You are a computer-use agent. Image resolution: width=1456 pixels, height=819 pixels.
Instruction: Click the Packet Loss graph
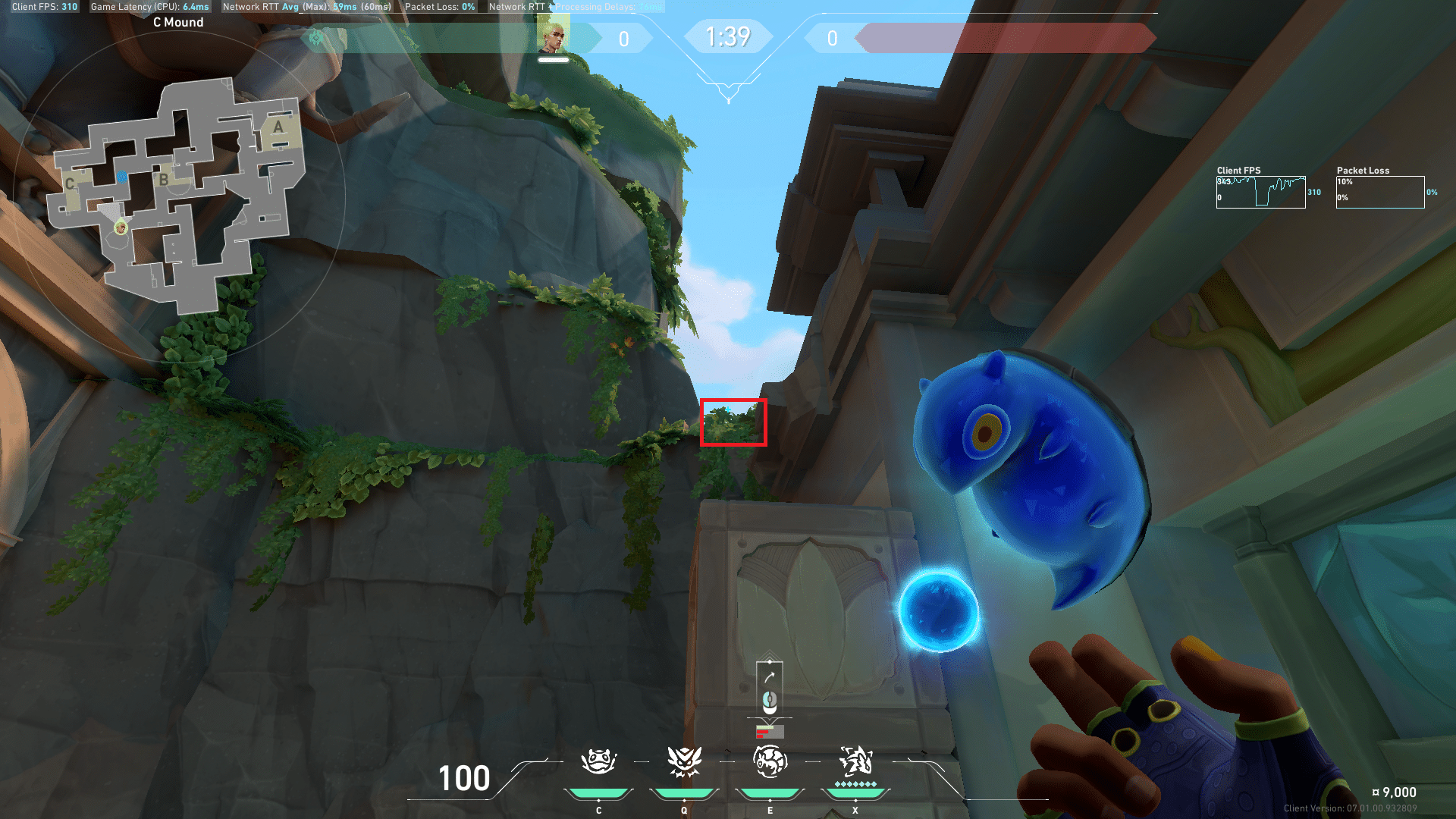(1380, 192)
